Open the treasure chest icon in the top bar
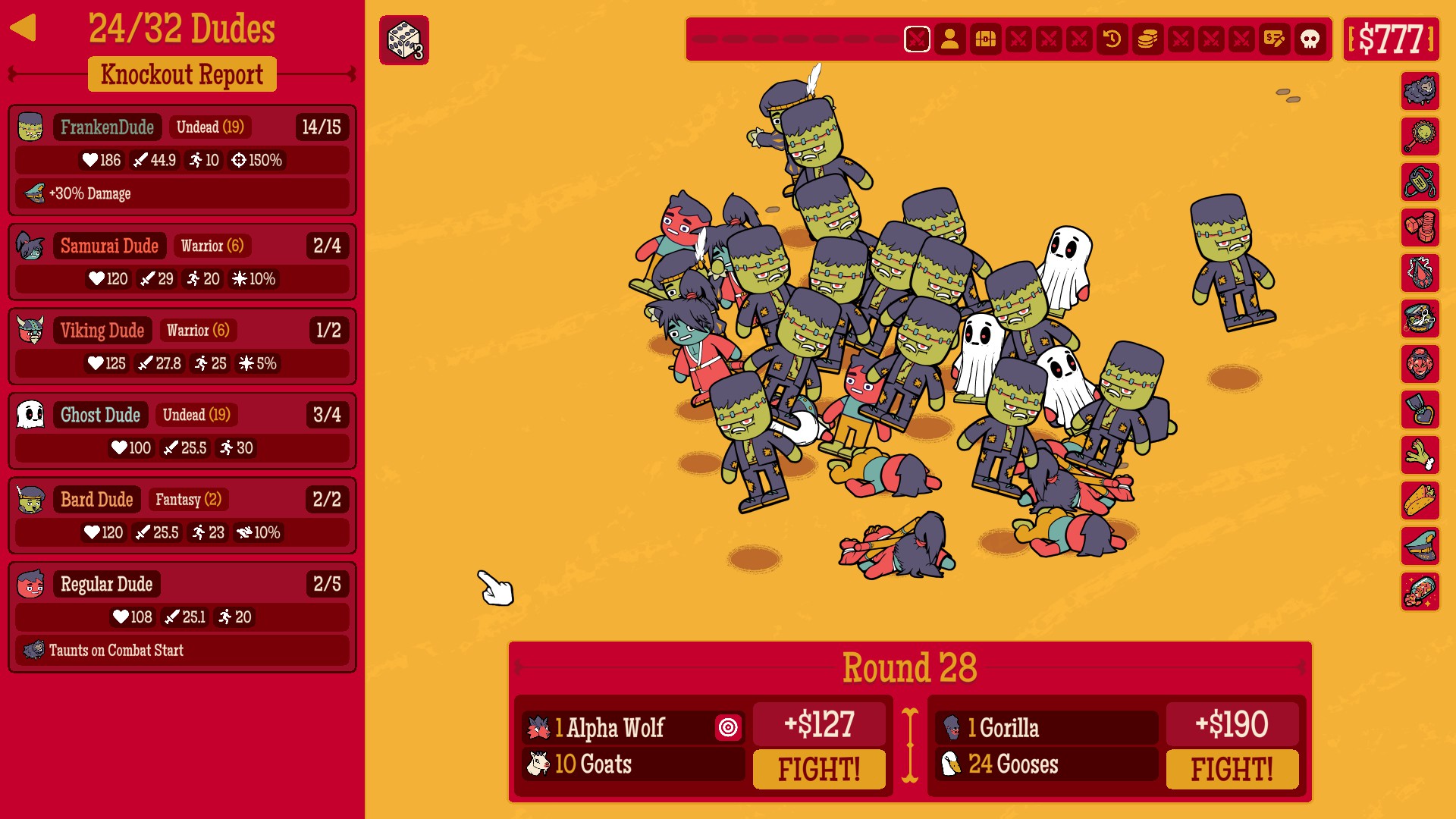Viewport: 1456px width, 819px height. point(985,39)
